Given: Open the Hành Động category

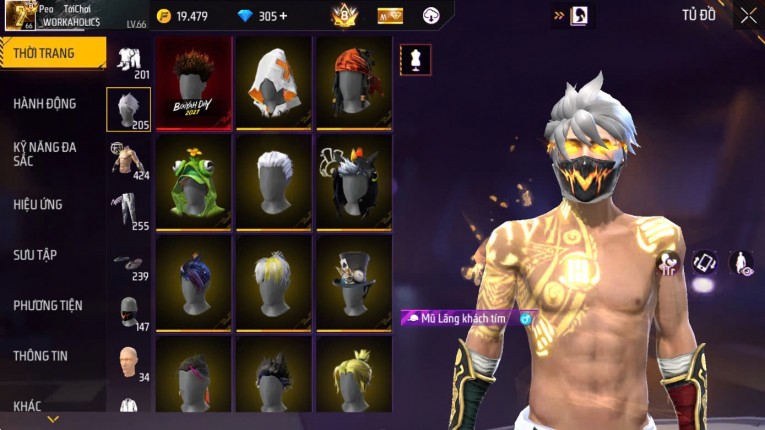Looking at the screenshot, I should (45, 104).
